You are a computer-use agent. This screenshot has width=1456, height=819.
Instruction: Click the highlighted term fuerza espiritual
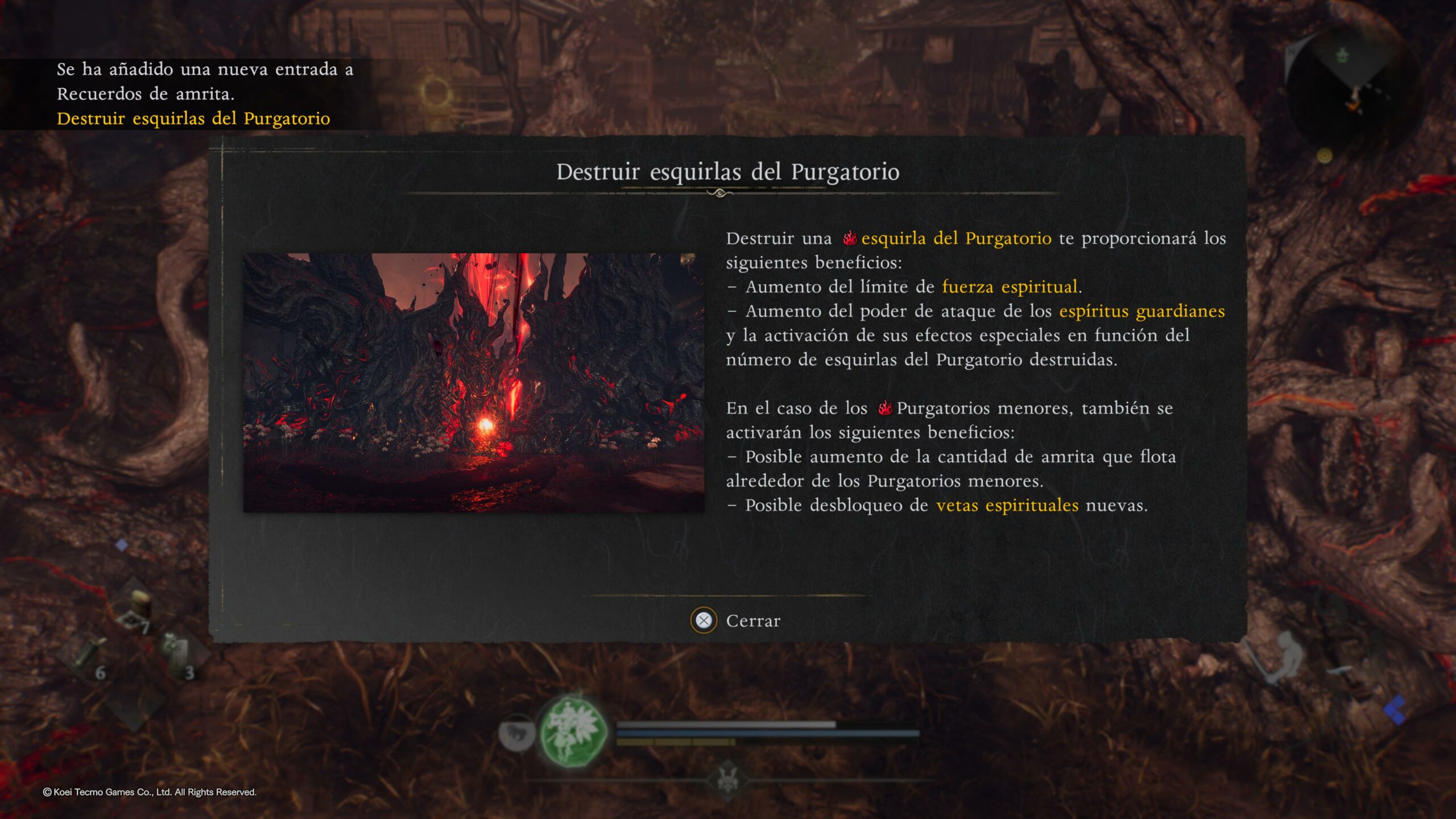point(1010,287)
